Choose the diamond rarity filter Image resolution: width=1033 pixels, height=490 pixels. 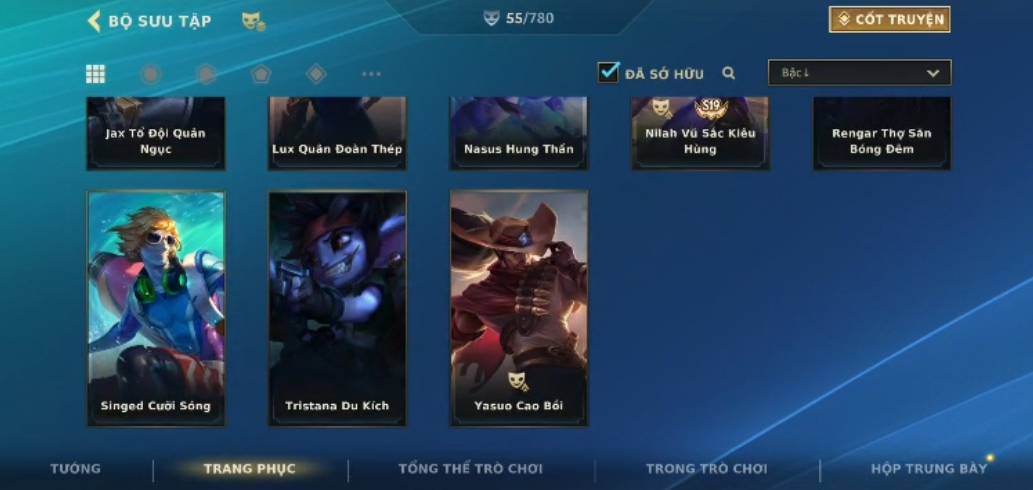click(316, 74)
